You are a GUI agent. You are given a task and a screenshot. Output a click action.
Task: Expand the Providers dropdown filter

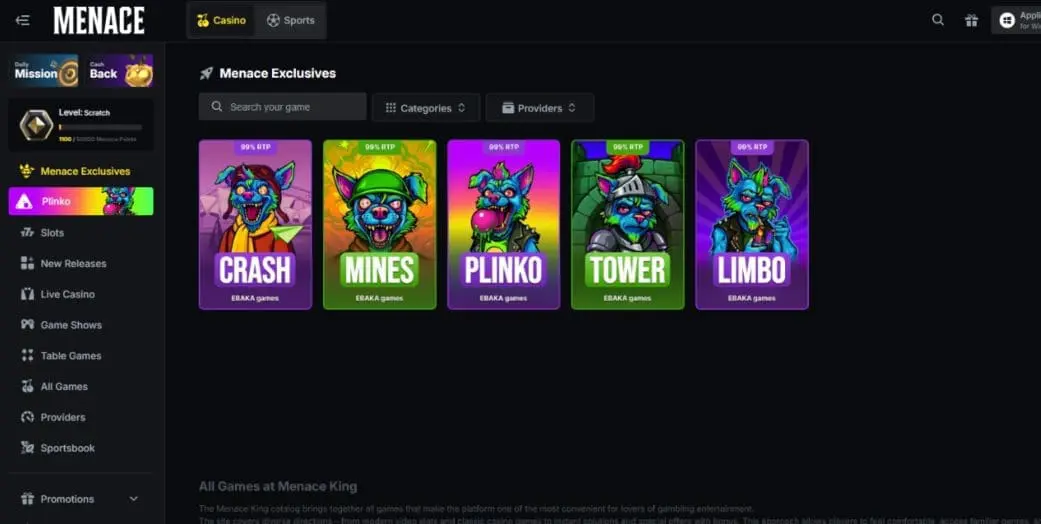539,108
